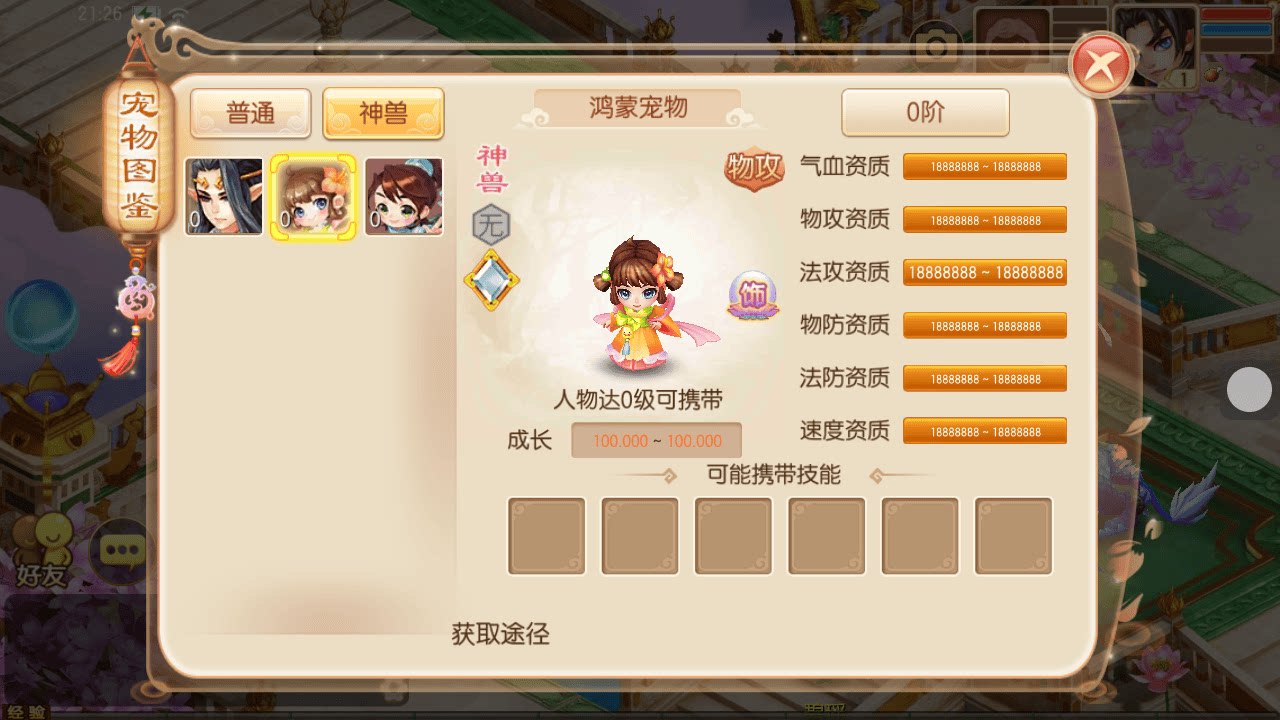Toggle the 神兽 divine beast category
Image resolution: width=1280 pixels, height=720 pixels.
point(383,113)
